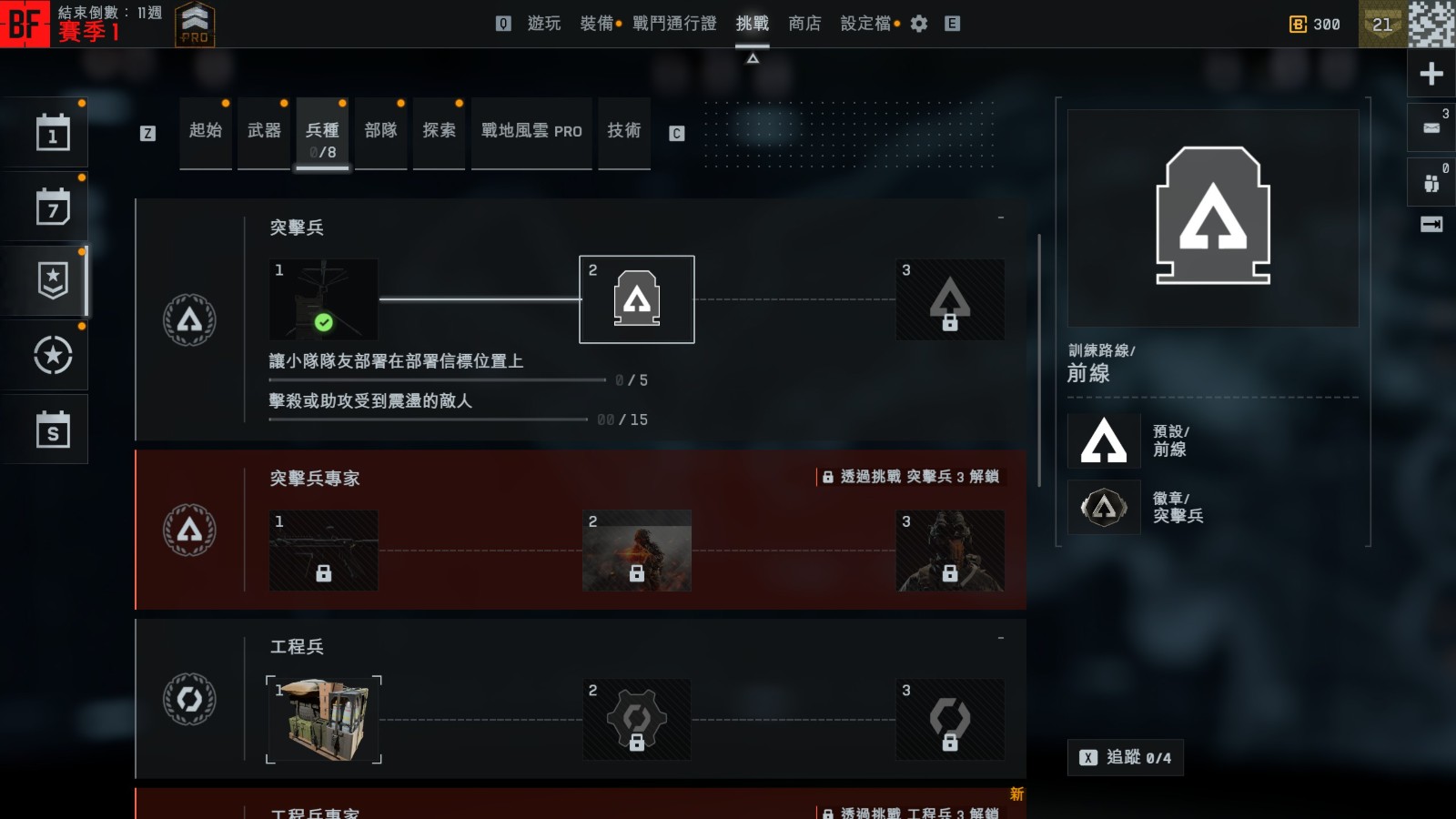Go to the 裝備 loadout menu

coord(596,24)
